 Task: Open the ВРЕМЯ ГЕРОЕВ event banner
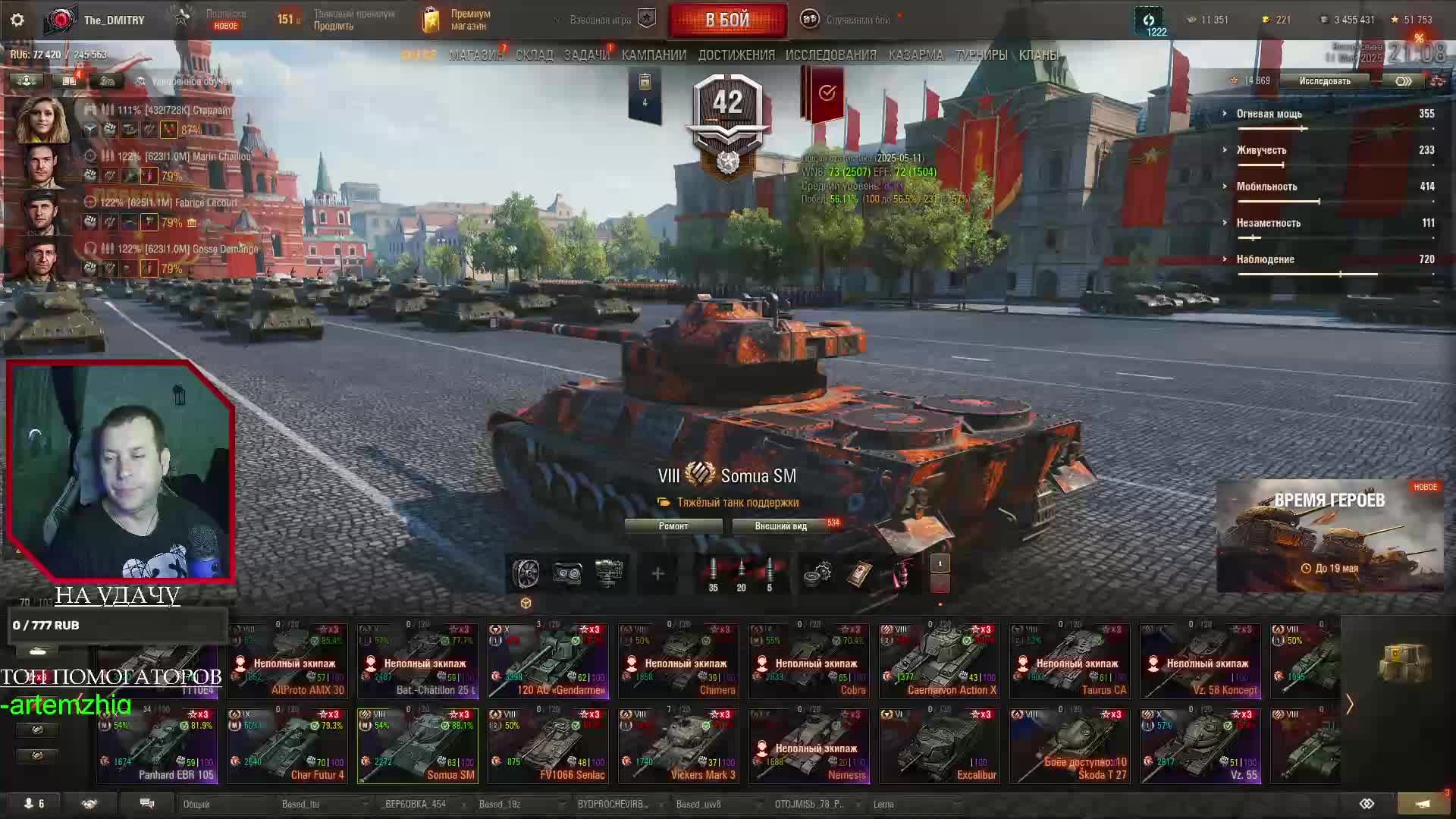1329,535
